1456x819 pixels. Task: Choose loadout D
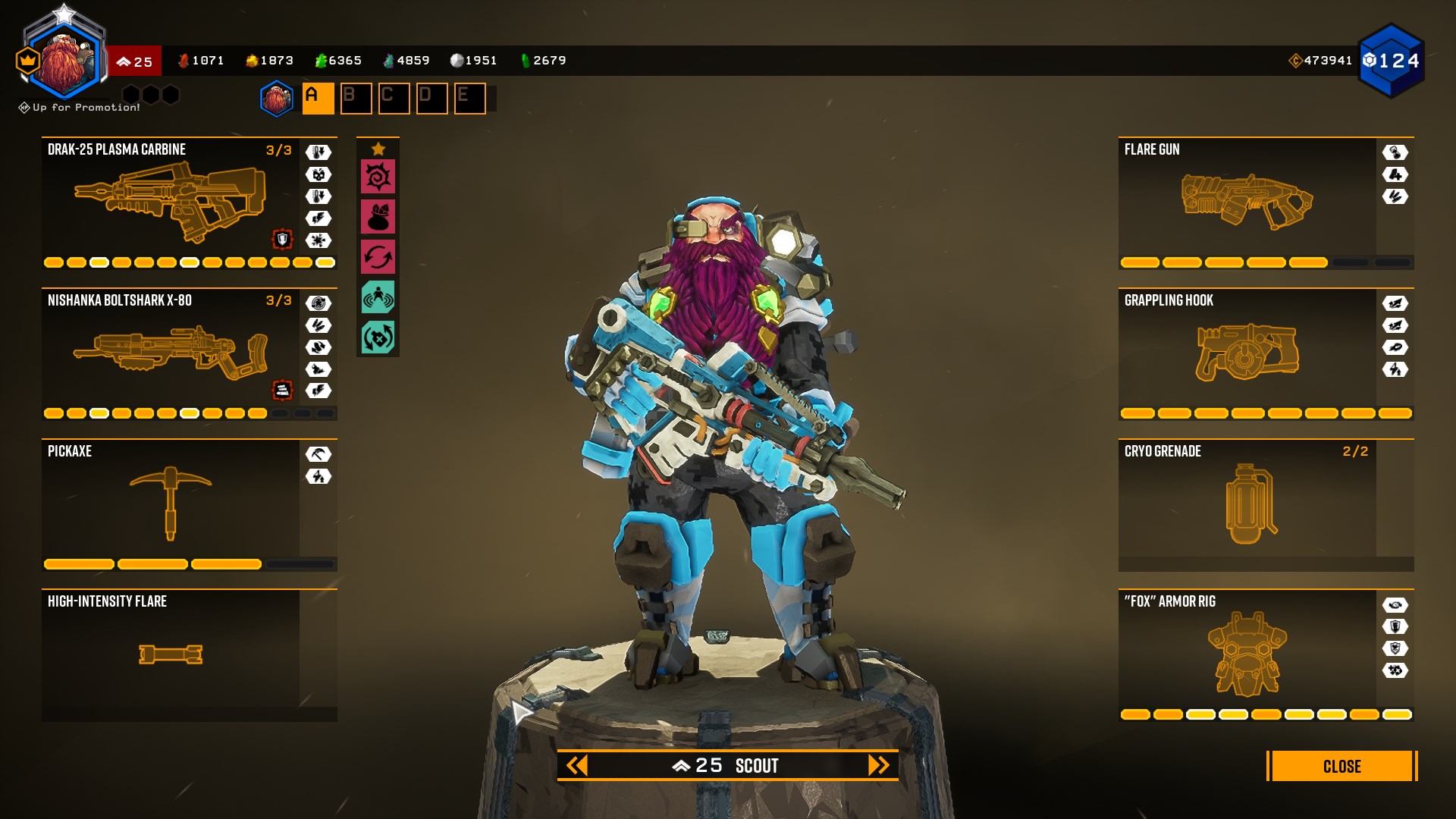431,99
